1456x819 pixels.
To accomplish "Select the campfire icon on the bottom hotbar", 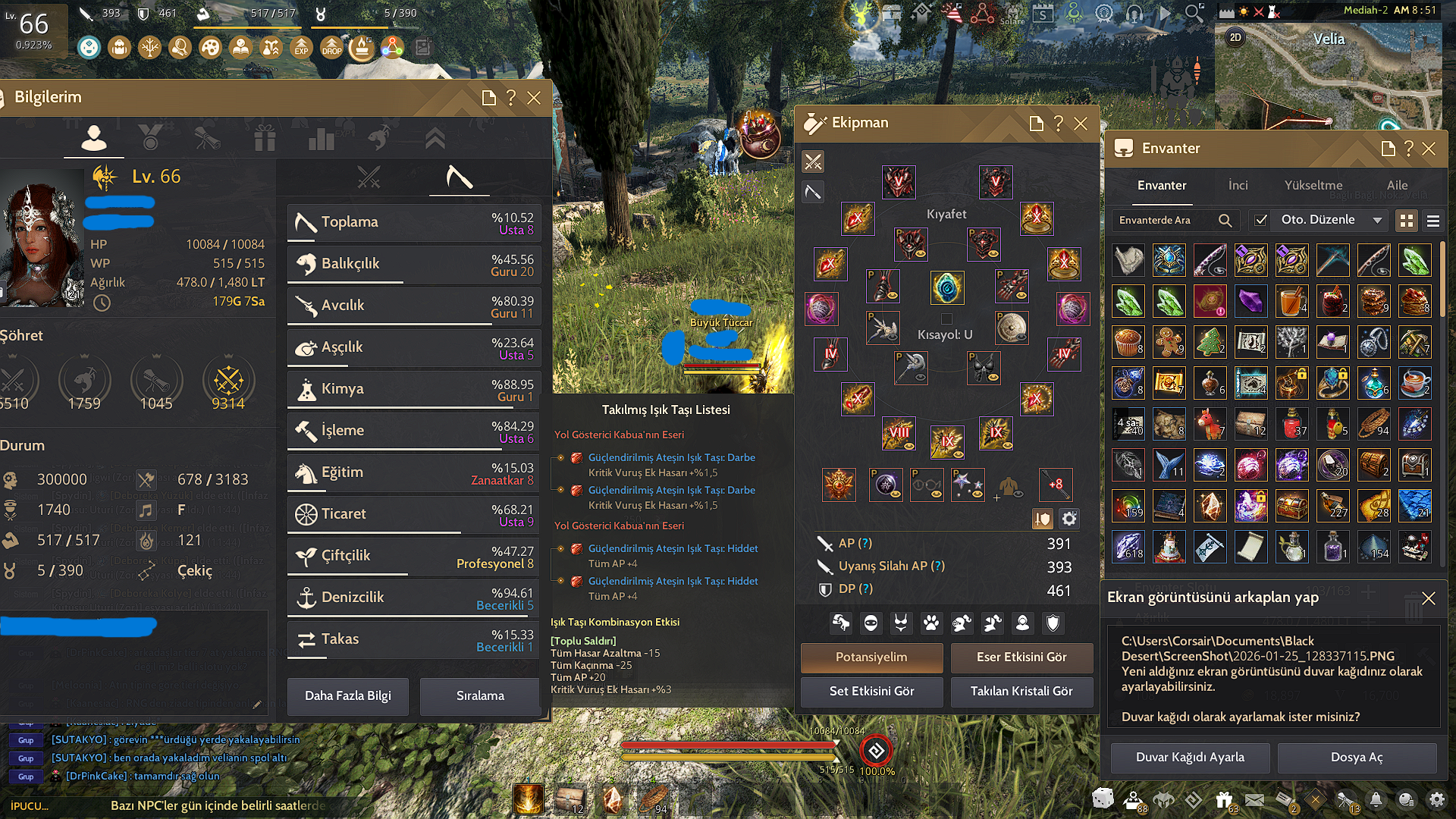I will (529, 799).
